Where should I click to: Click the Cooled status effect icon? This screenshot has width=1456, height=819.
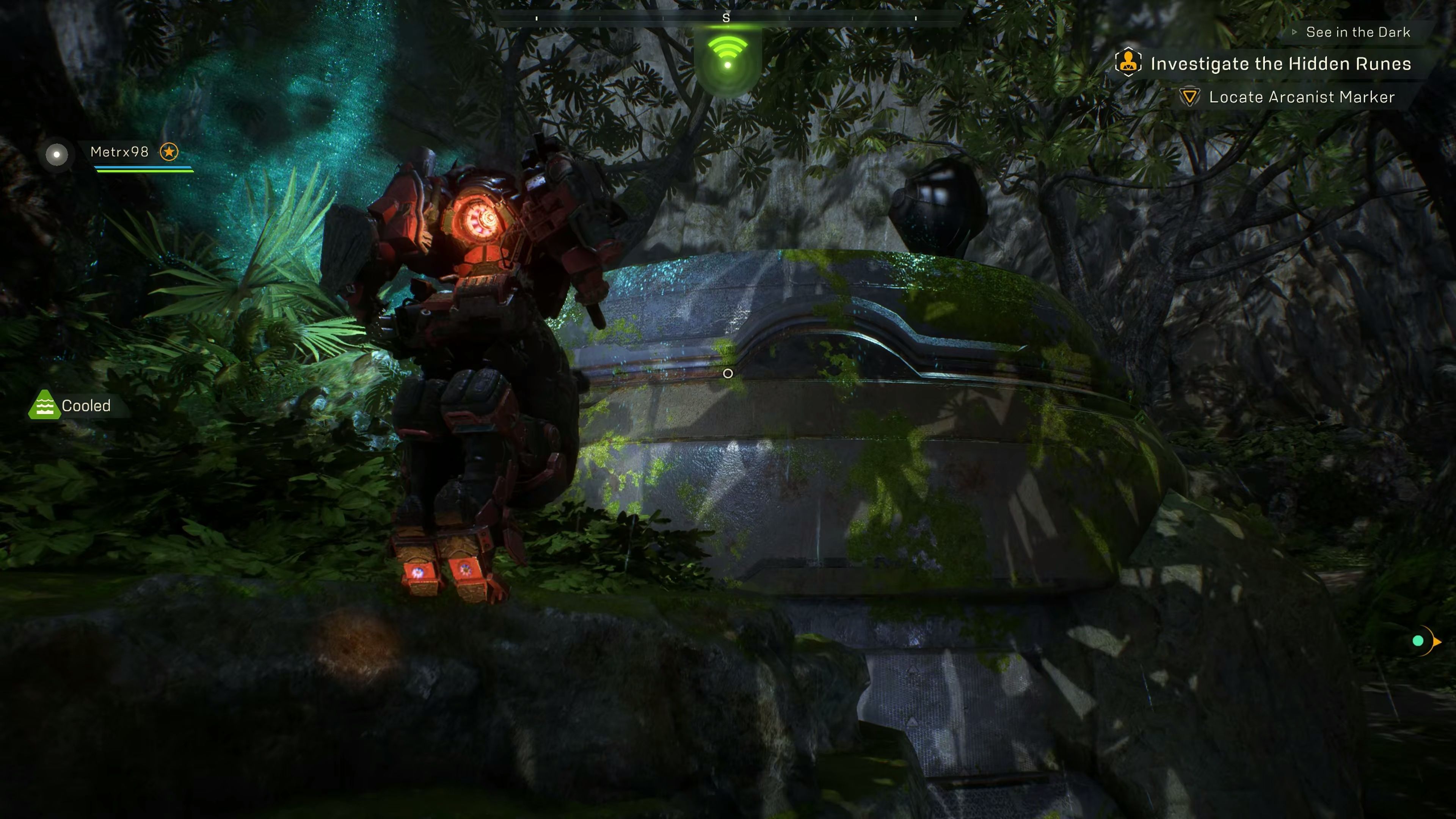coord(44,405)
